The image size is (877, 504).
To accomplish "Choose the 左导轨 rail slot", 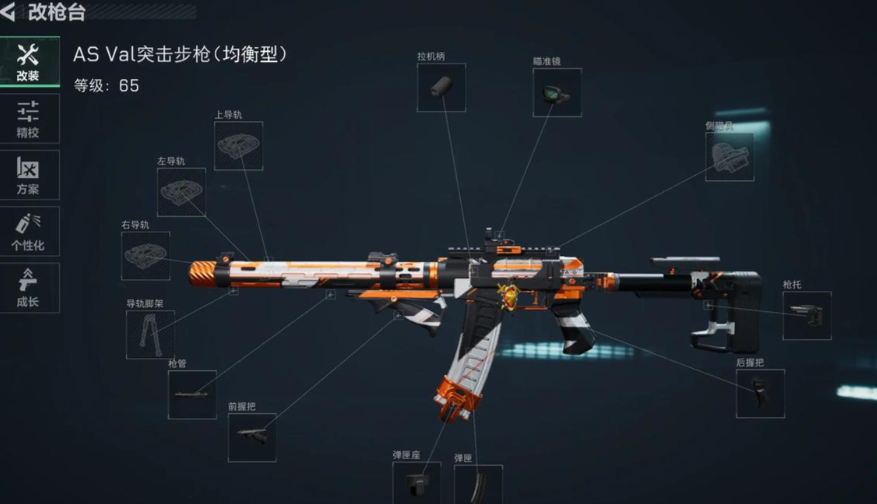I will click(x=181, y=192).
